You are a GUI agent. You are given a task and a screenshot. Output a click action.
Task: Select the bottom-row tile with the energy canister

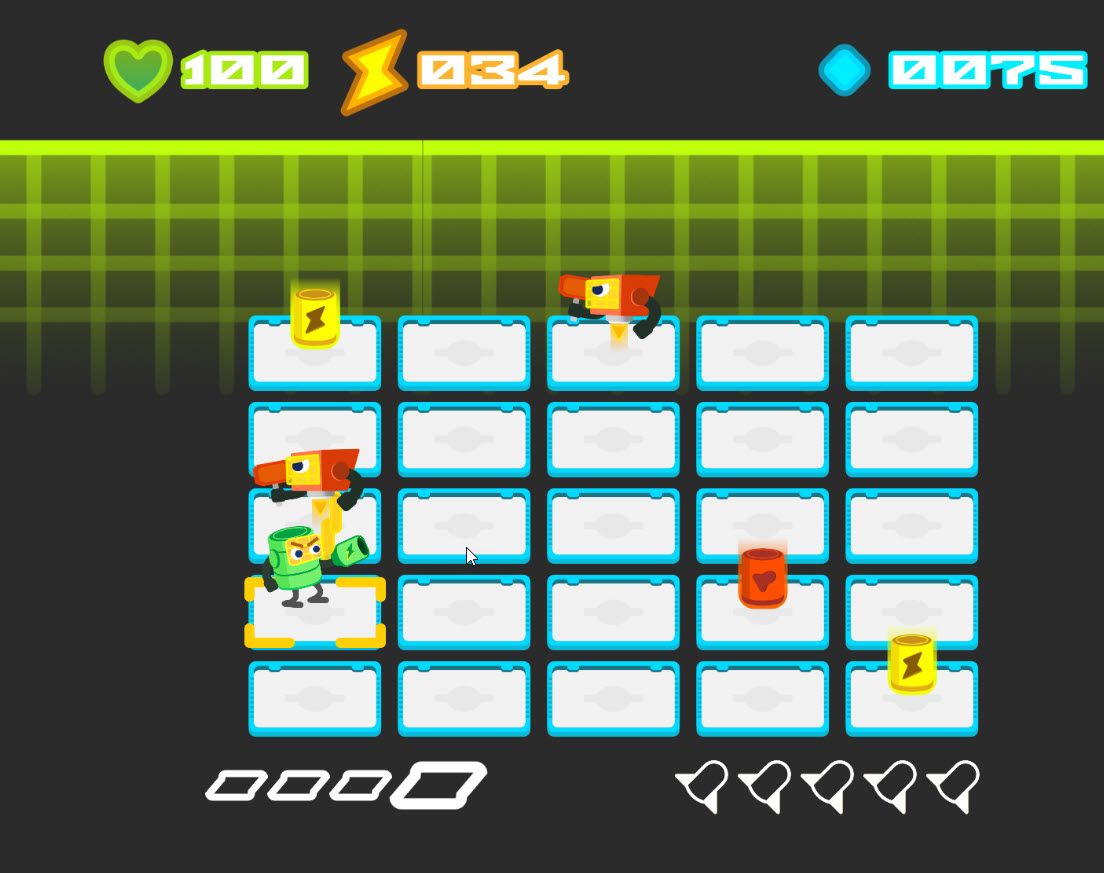pos(911,699)
